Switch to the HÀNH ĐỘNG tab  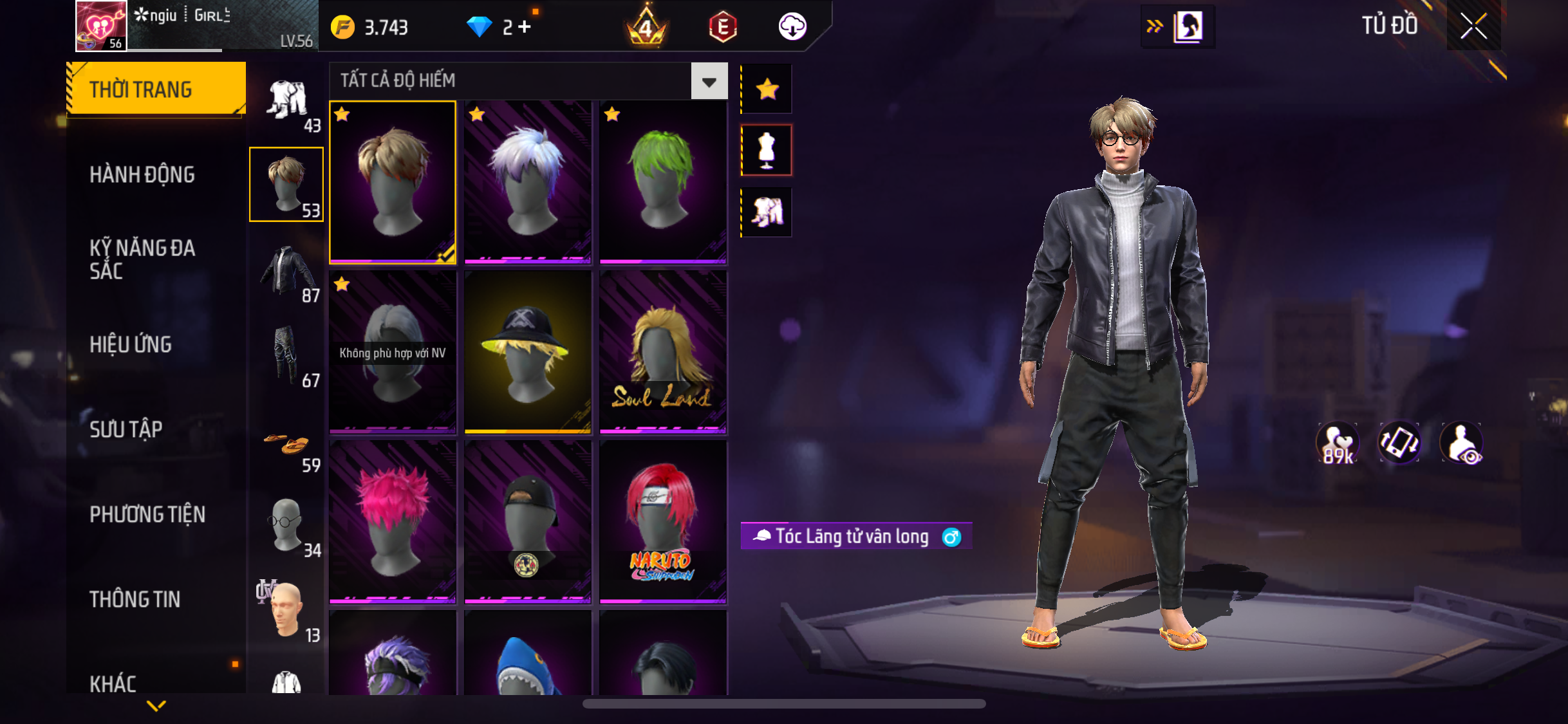[x=142, y=174]
